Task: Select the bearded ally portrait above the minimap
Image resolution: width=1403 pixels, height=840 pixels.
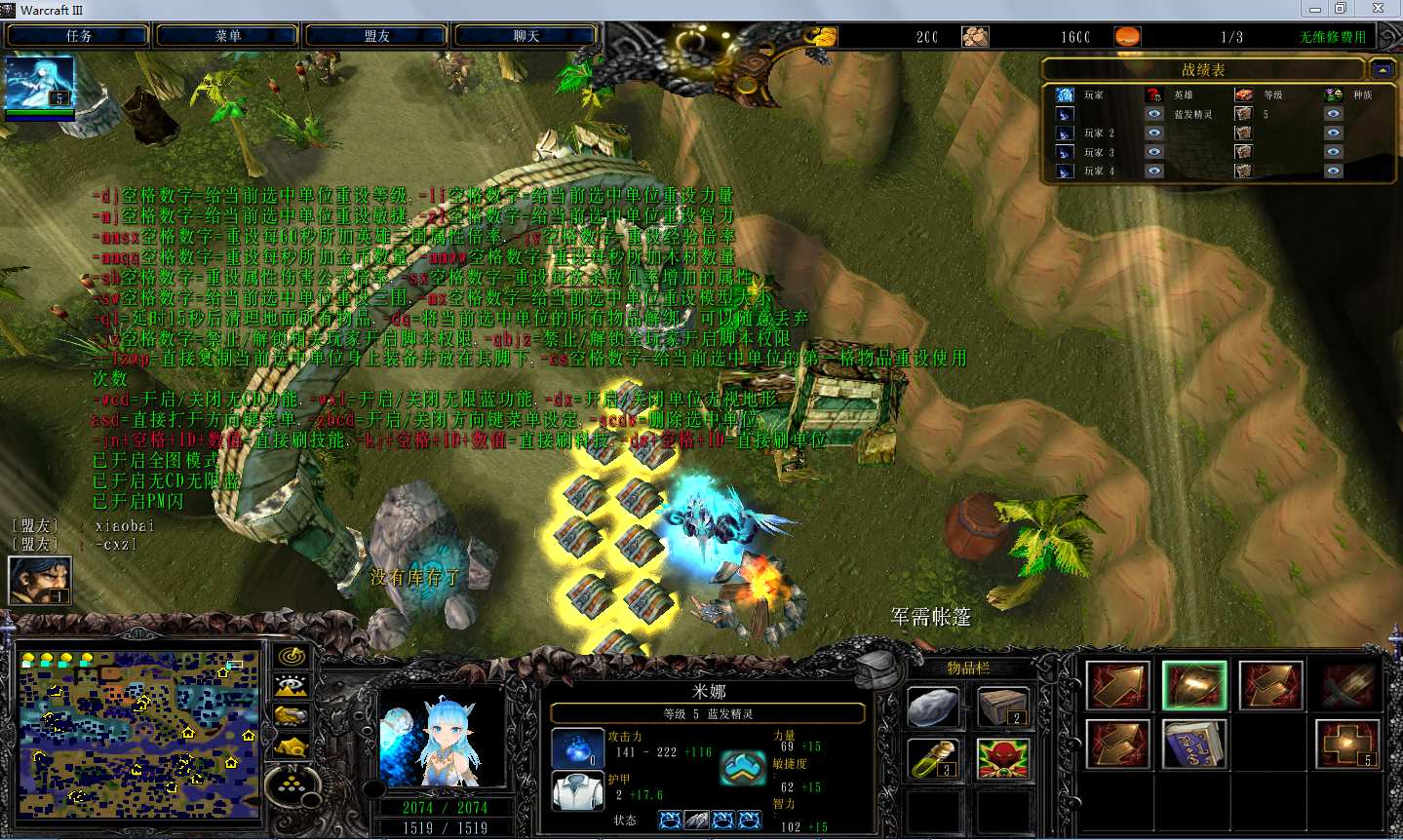Action: pyautogui.click(x=40, y=581)
